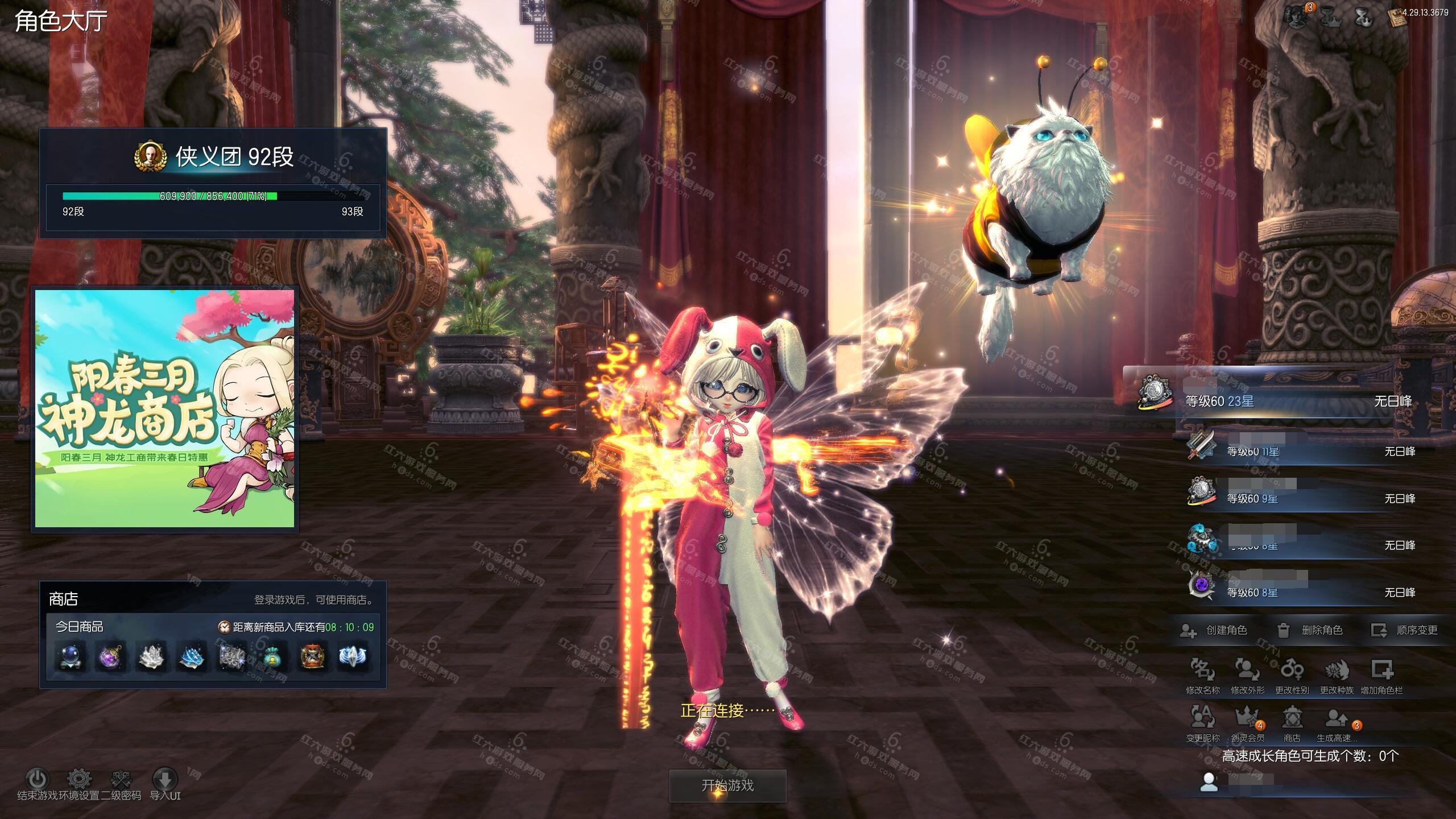Select the purple orb item in 今日商品
The image size is (1456, 819).
point(110,656)
